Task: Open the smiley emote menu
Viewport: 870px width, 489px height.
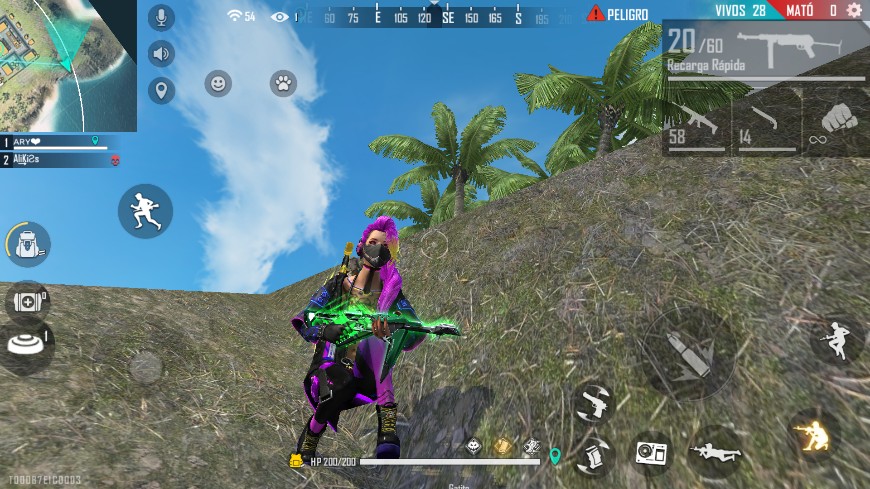Action: coord(218,84)
